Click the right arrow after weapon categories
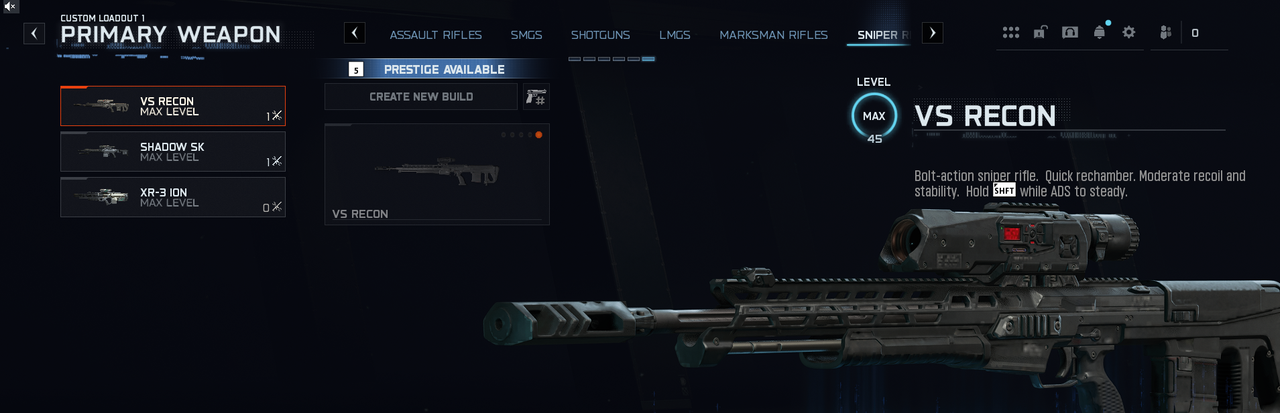The height and width of the screenshot is (413, 1280). point(932,33)
